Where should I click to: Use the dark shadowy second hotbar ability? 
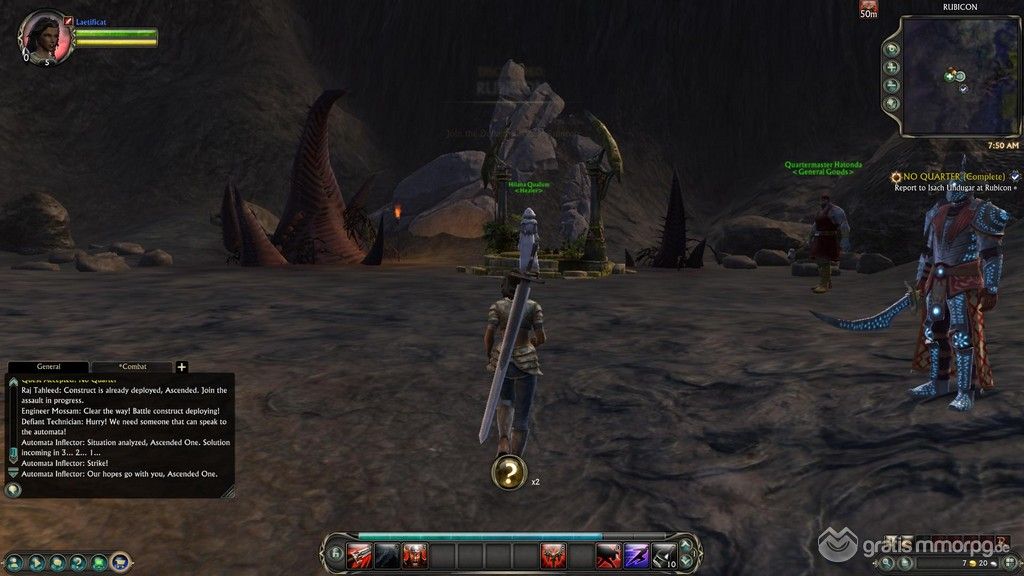[x=387, y=554]
